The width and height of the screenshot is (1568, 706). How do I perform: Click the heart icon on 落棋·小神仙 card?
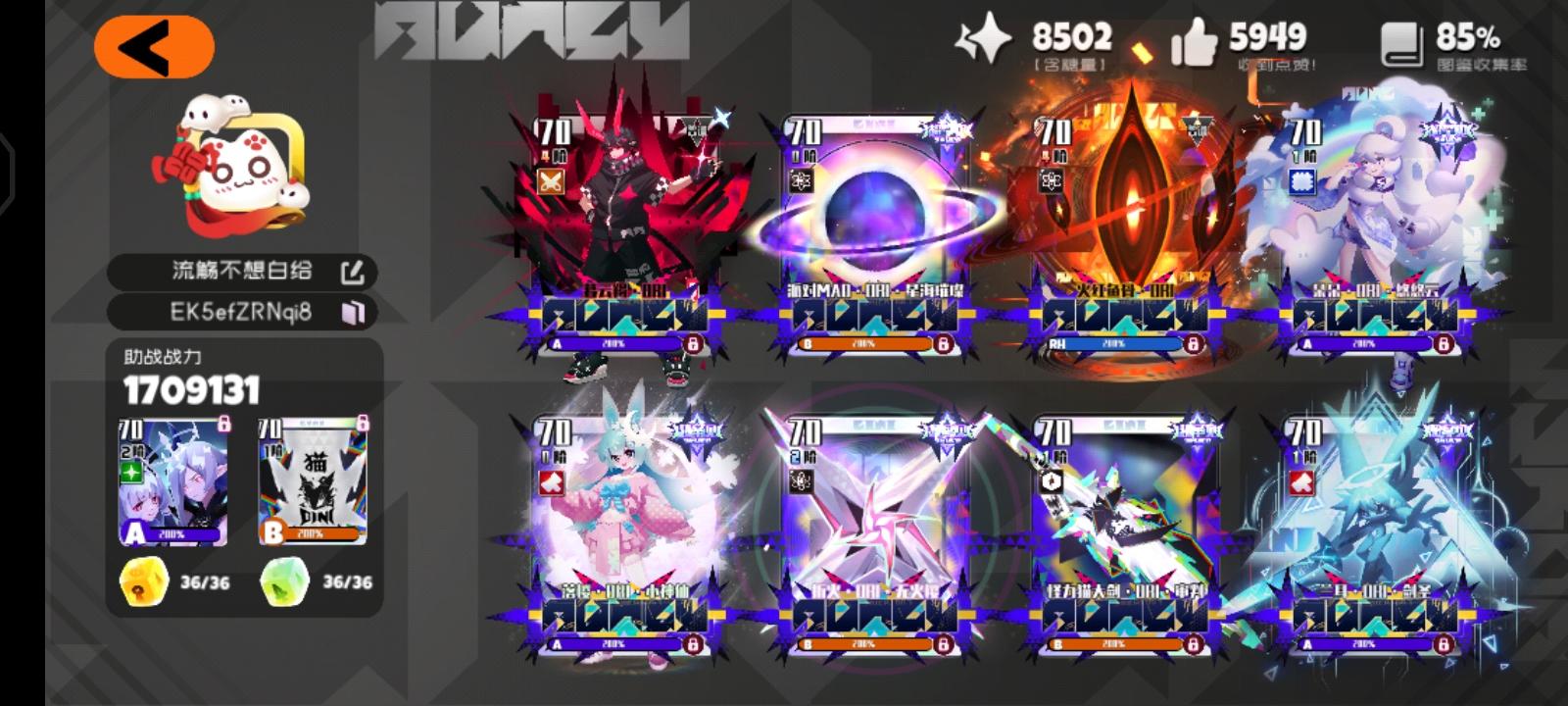[x=550, y=481]
